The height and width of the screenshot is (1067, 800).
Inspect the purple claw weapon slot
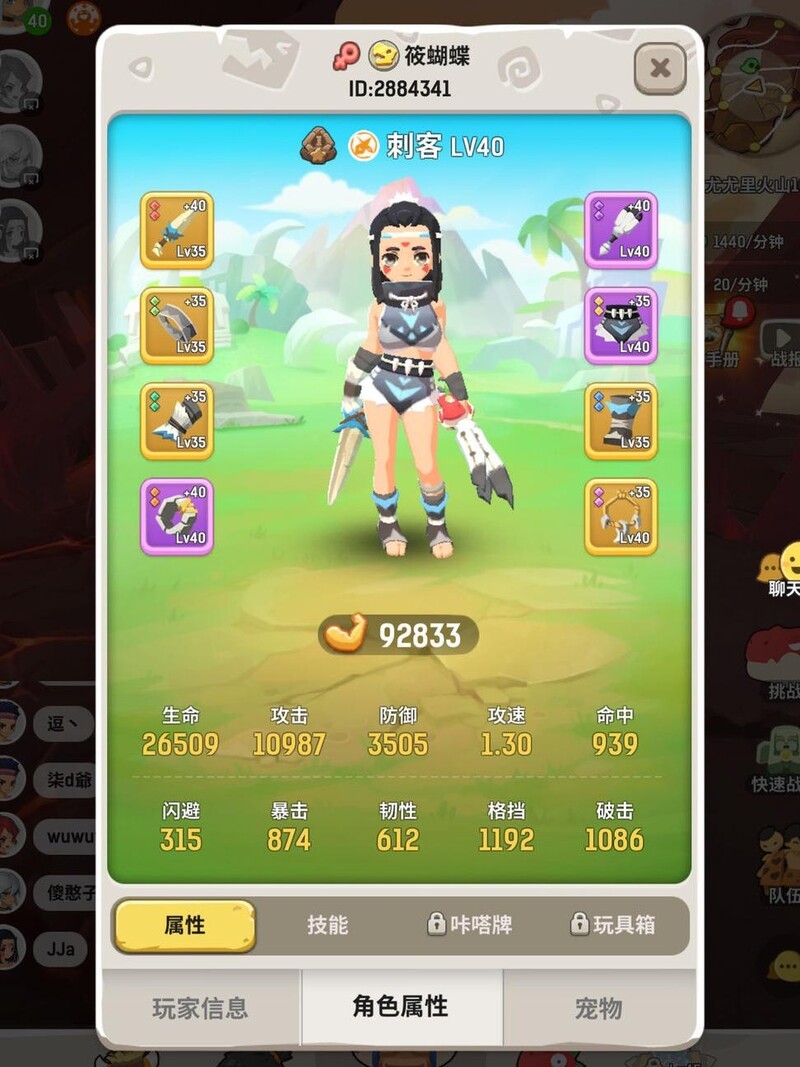pyautogui.click(x=621, y=230)
